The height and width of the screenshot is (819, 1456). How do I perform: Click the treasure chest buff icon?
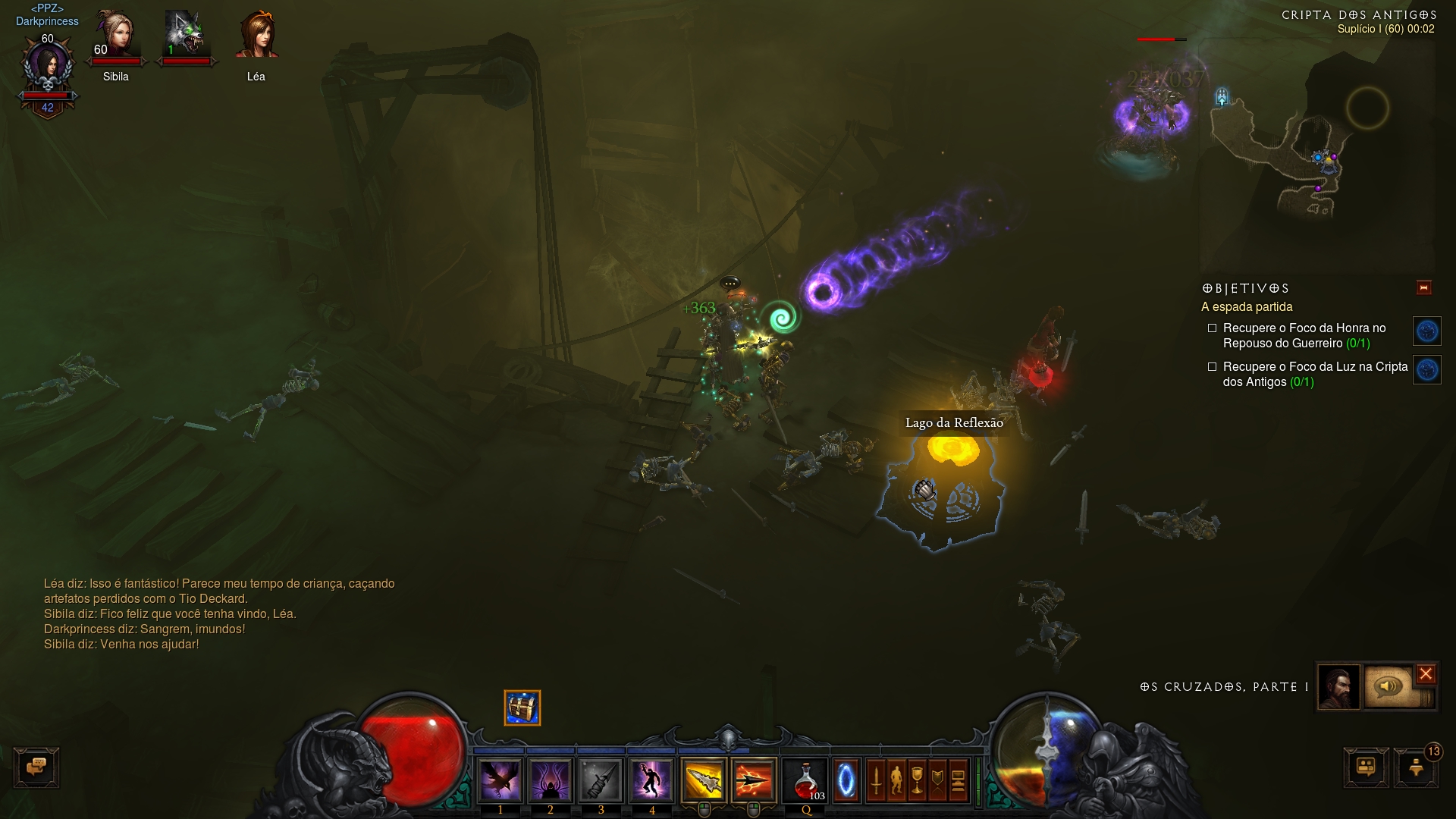(x=522, y=708)
